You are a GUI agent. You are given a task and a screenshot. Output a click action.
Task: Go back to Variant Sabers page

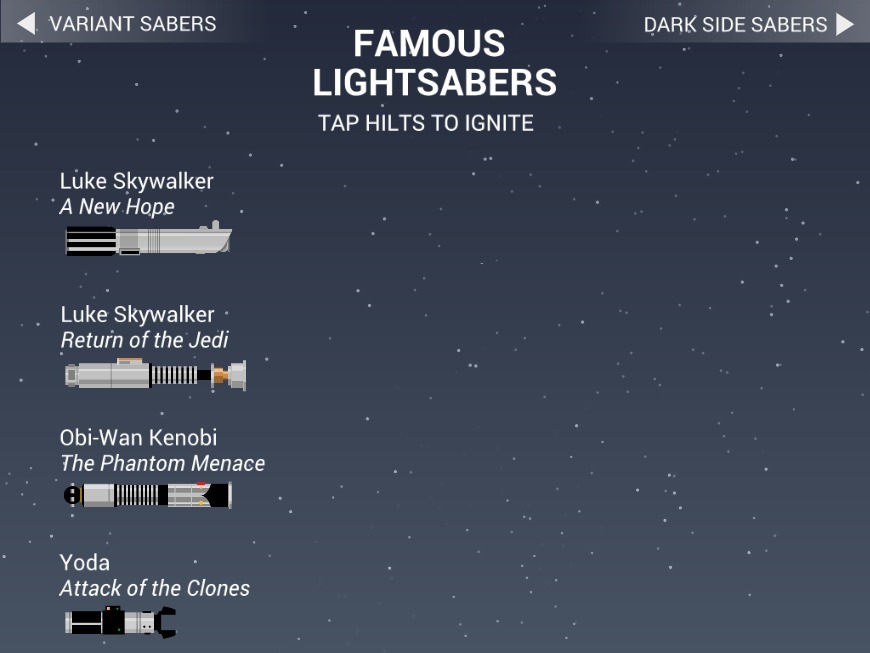tap(117, 23)
